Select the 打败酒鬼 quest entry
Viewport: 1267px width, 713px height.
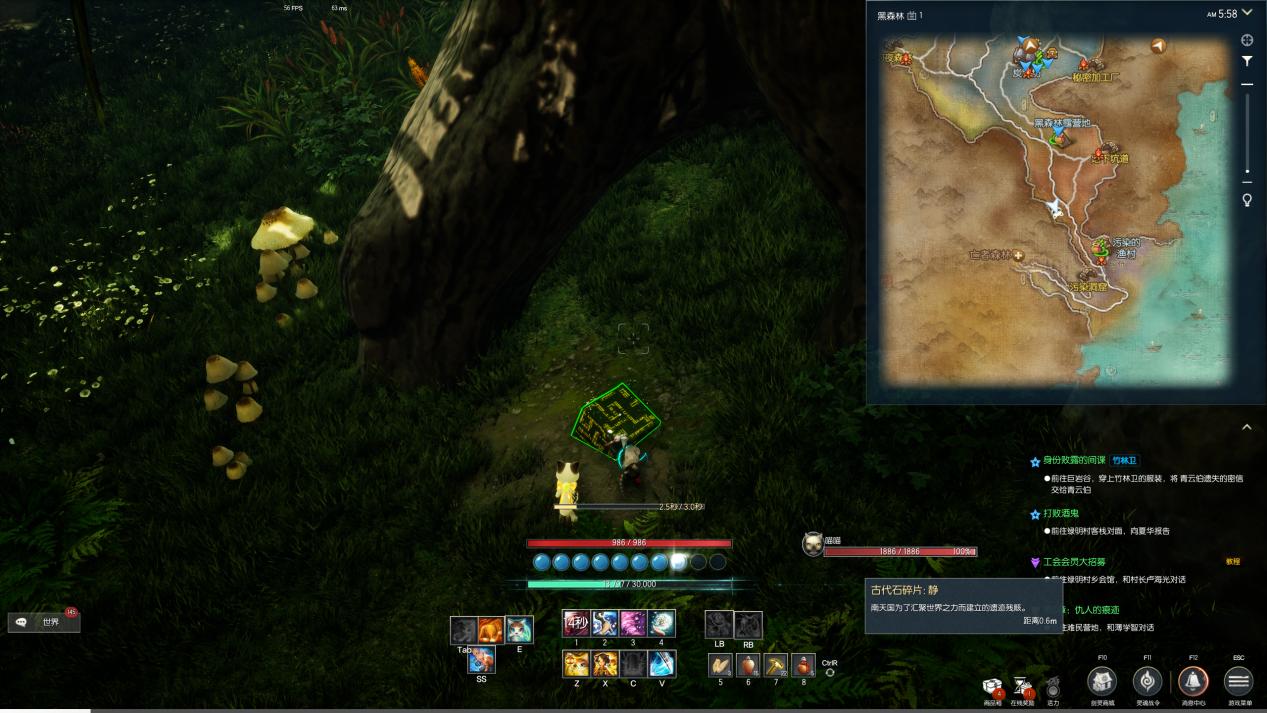click(1060, 513)
